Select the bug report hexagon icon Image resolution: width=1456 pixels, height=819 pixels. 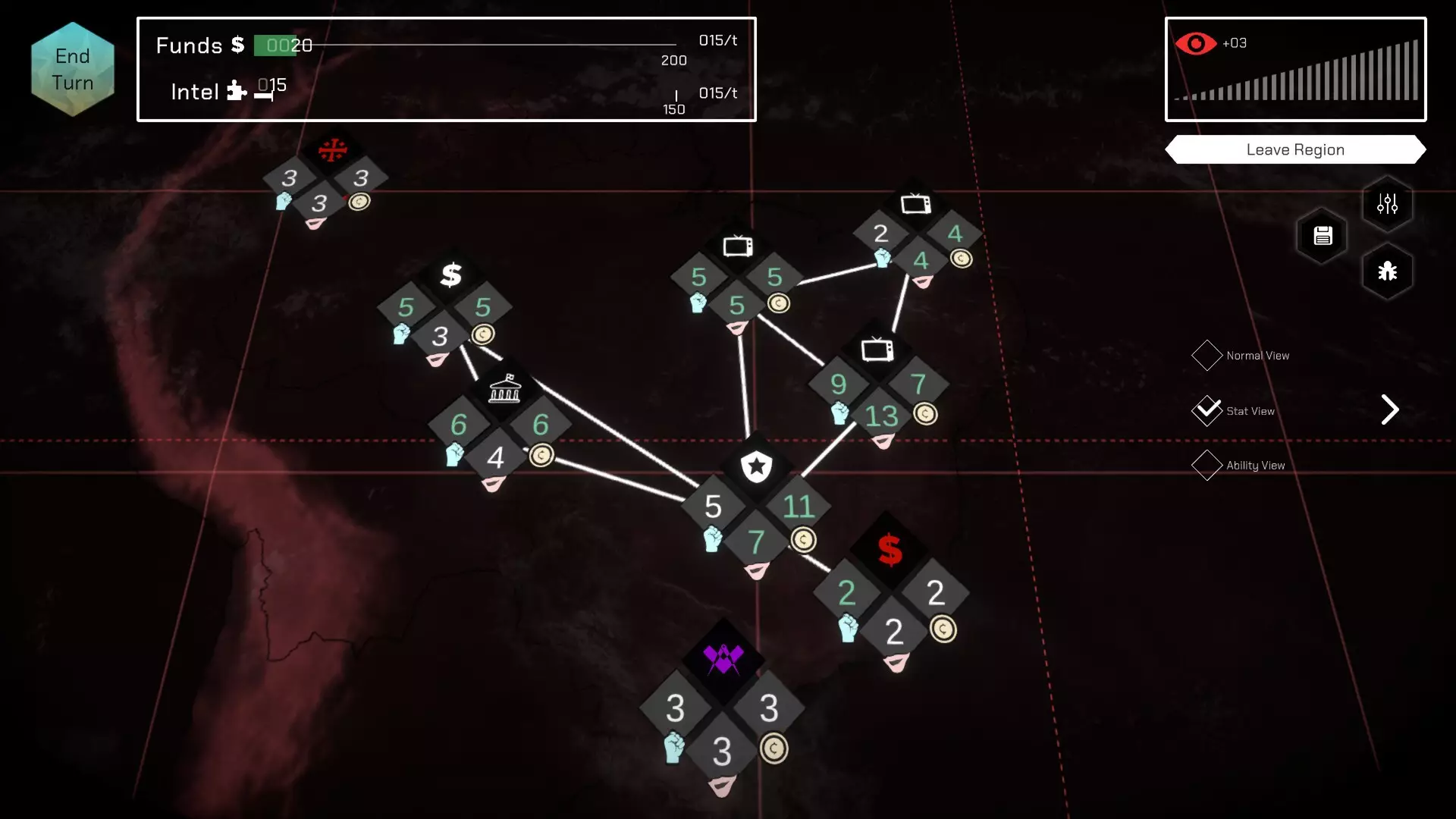click(x=1388, y=271)
